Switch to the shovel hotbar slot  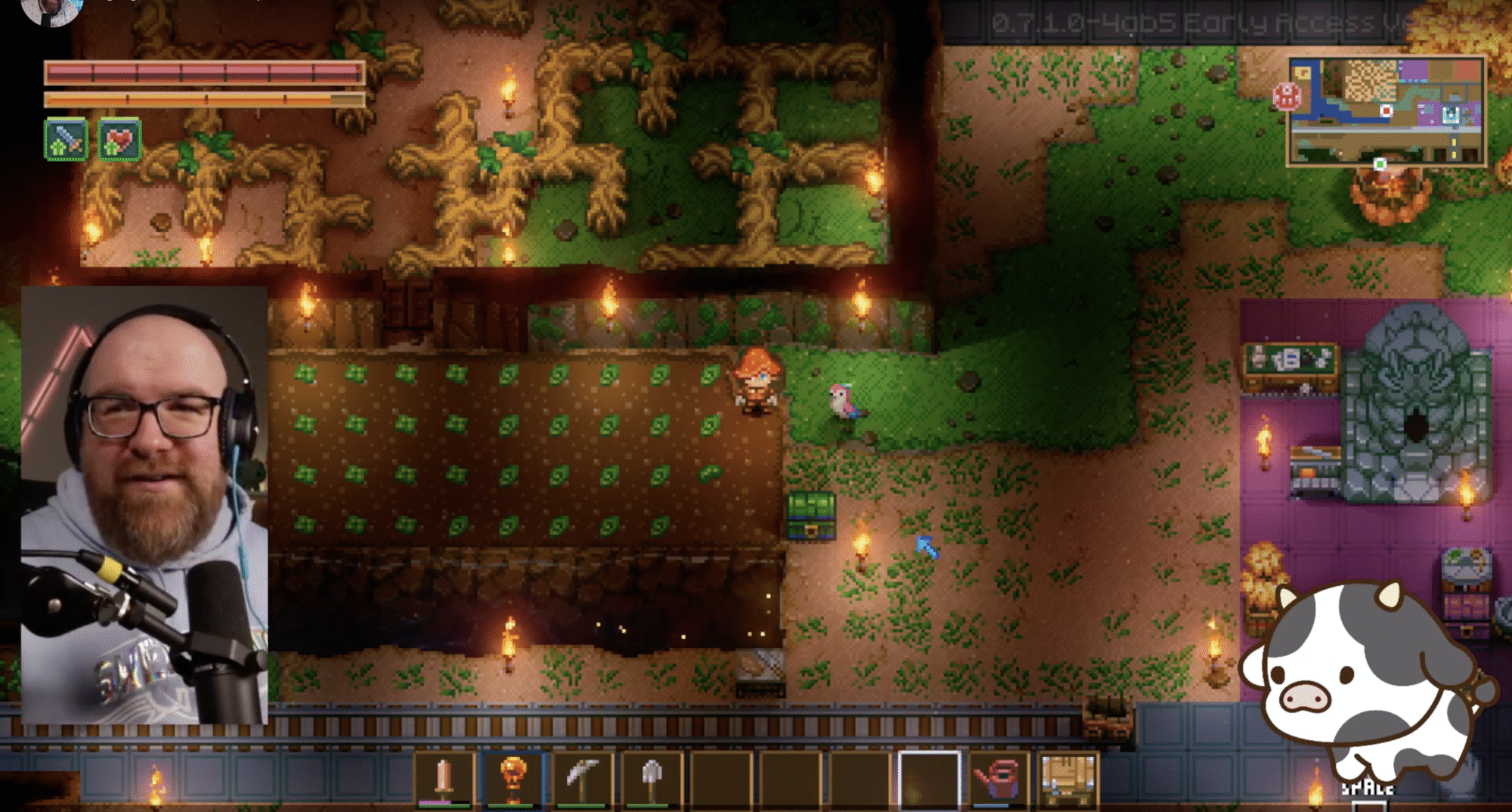(652, 779)
